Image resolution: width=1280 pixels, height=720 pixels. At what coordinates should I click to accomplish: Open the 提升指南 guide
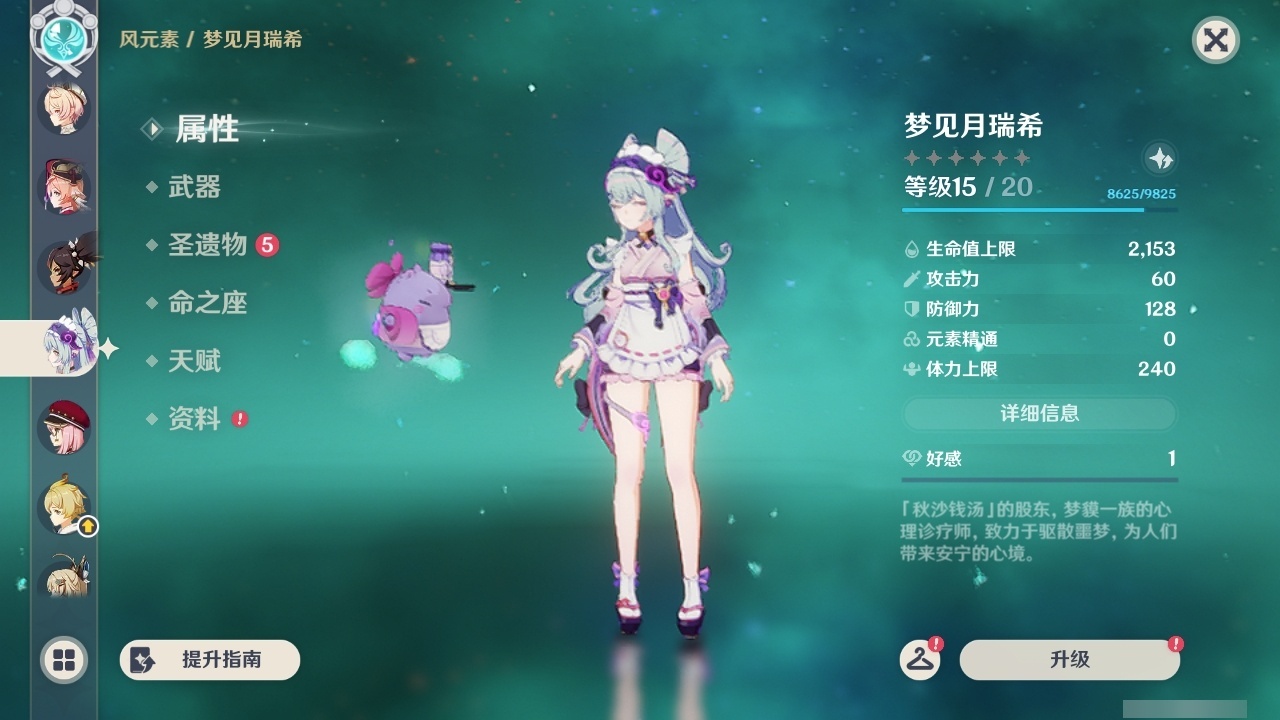click(x=209, y=660)
